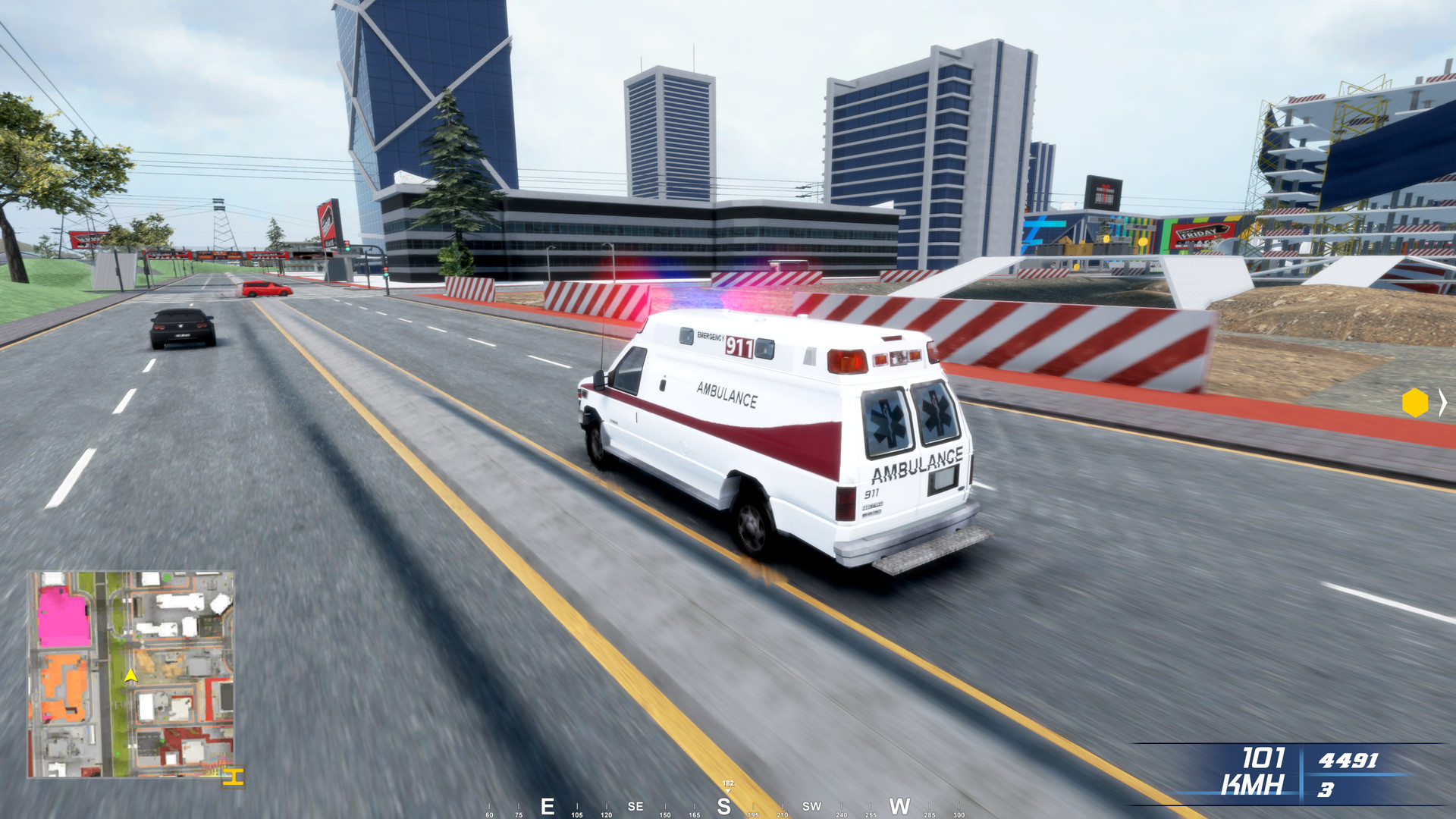The image size is (1456, 819).
Task: Click the heading value 182 above the compass
Action: coord(728,783)
